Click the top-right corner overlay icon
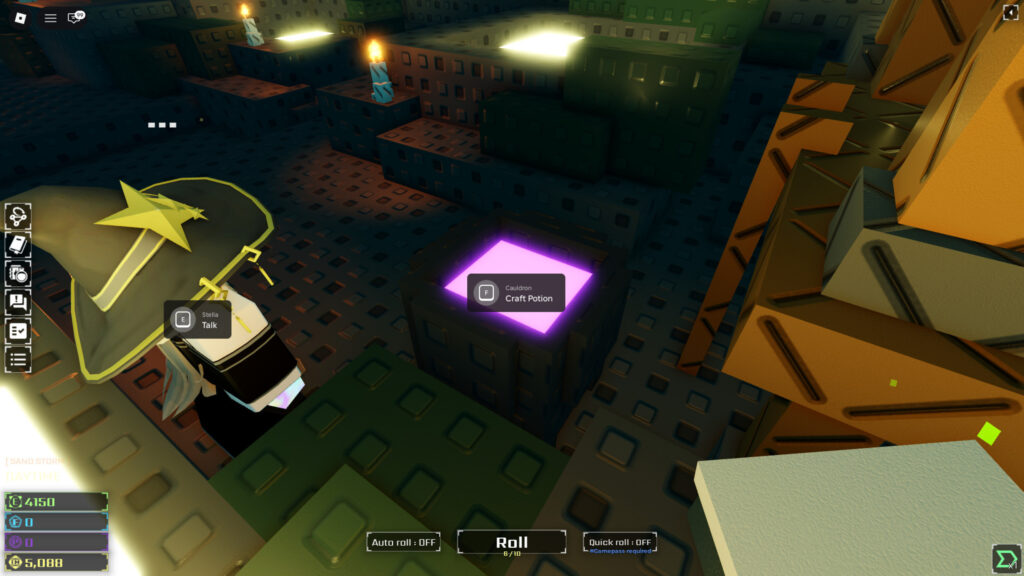 1010,12
